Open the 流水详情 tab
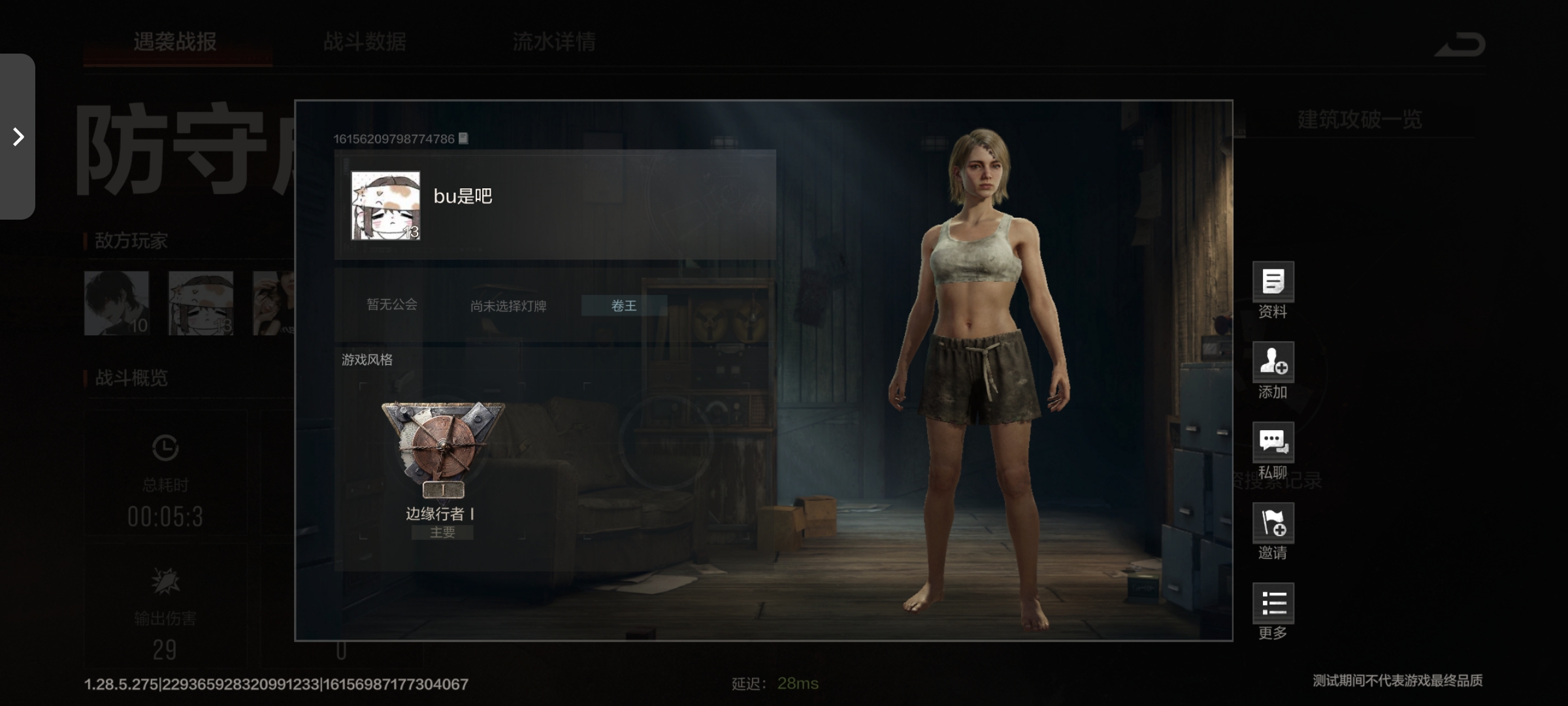This screenshot has height=706, width=1568. pyautogui.click(x=554, y=42)
